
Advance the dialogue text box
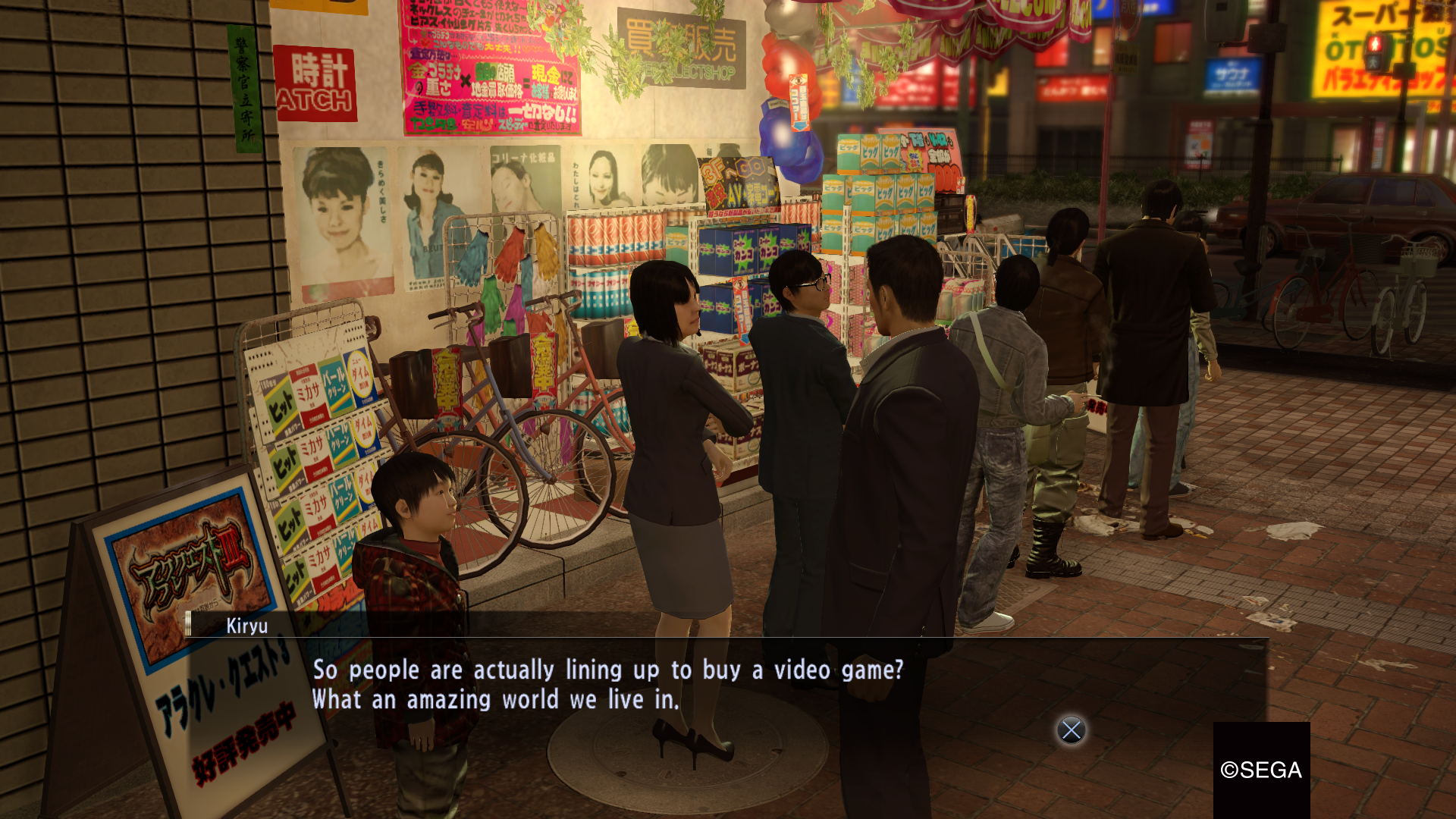click(1071, 730)
